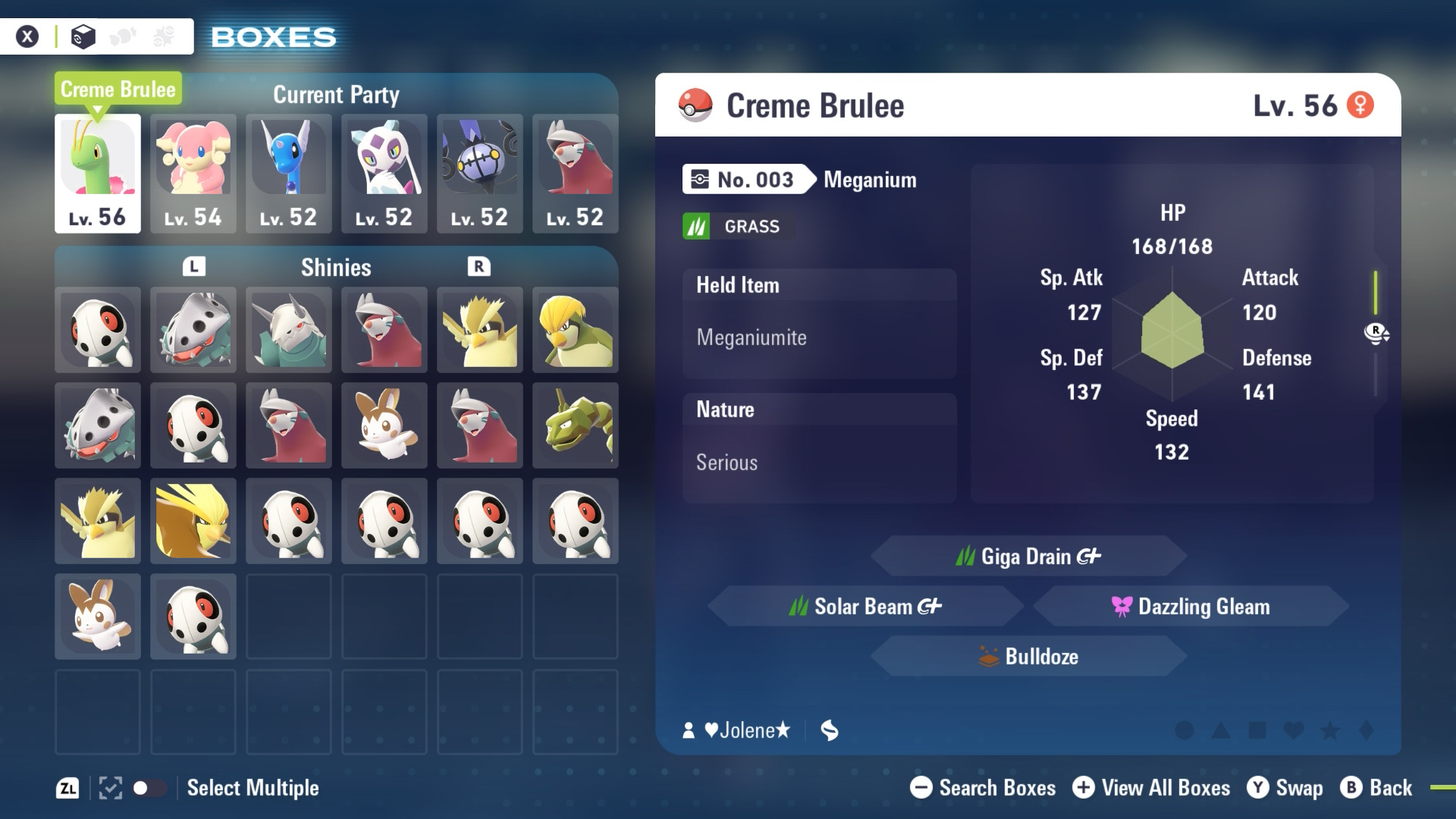Select the Bulldoze move
1456x819 pixels.
pyautogui.click(x=1028, y=656)
